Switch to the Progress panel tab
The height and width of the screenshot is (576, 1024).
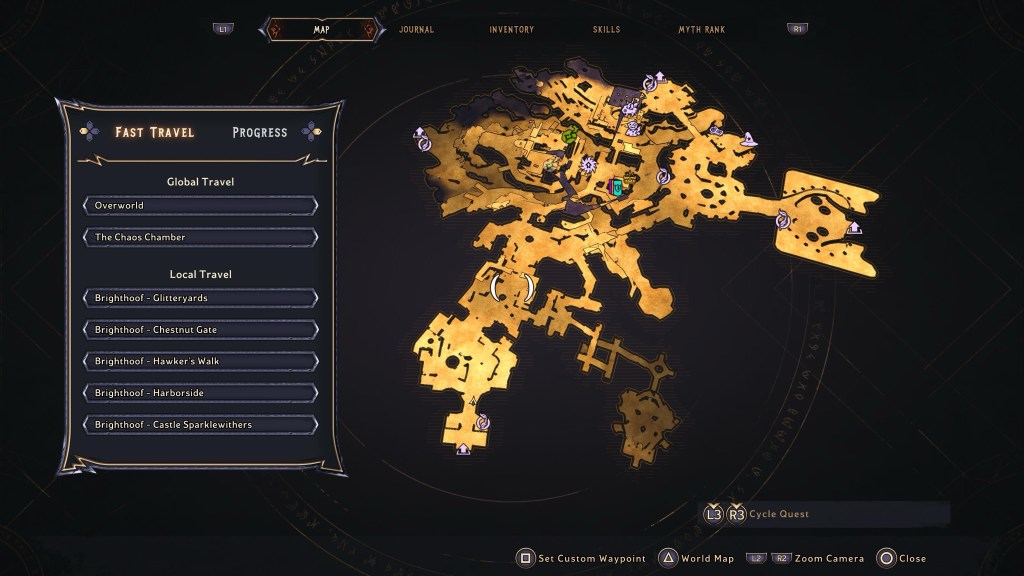(x=259, y=132)
